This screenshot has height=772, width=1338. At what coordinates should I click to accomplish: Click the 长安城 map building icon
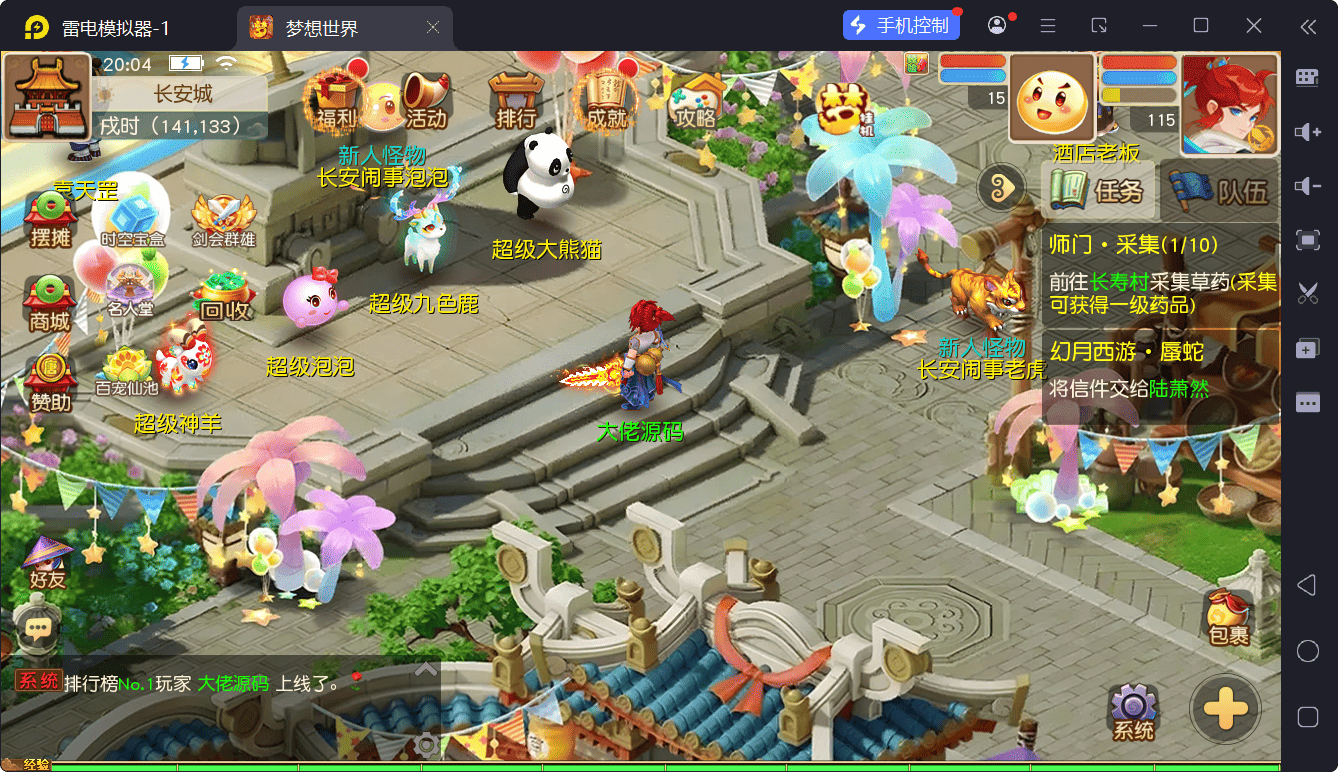coord(45,97)
